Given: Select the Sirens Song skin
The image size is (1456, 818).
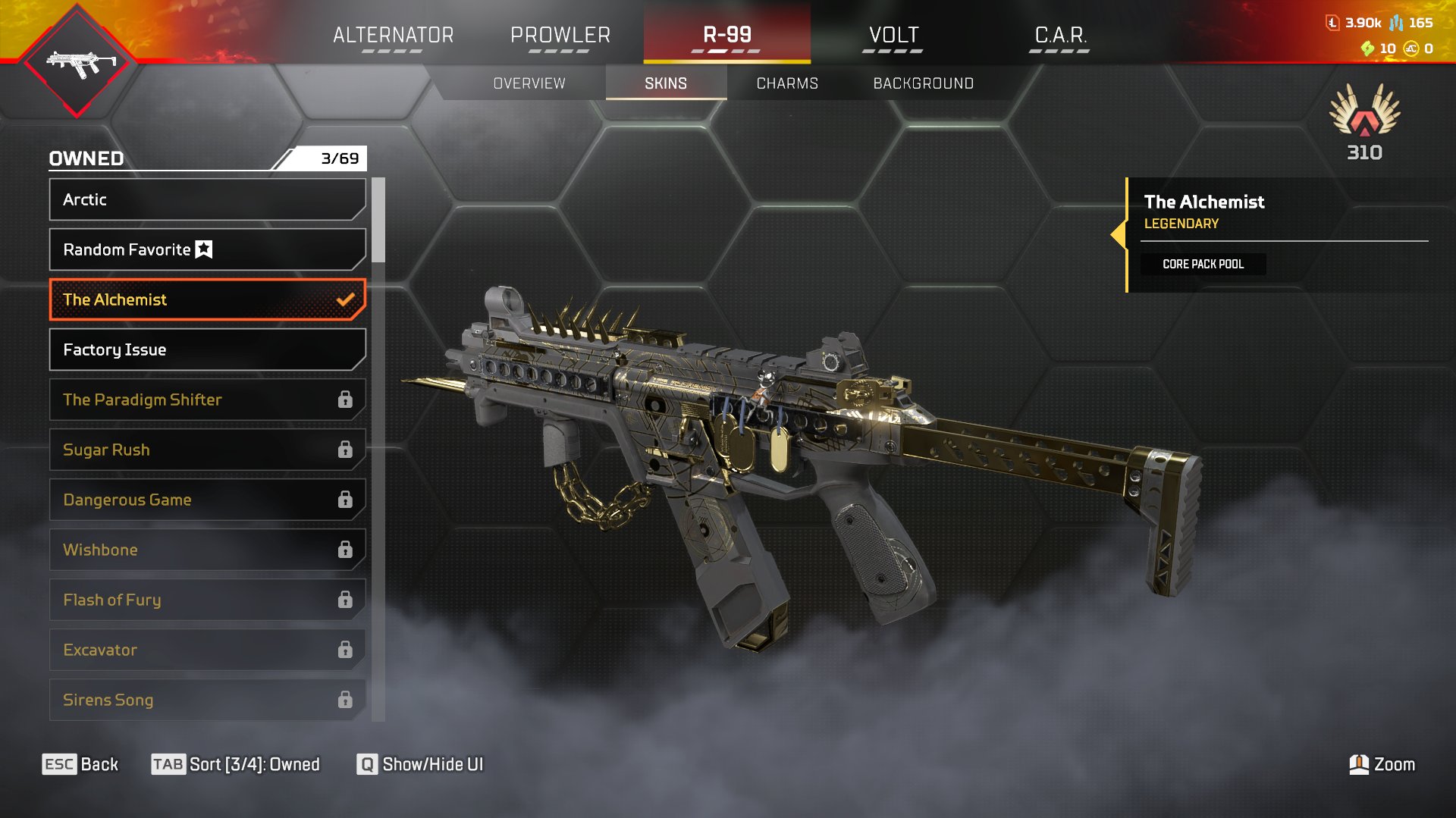Looking at the screenshot, I should [207, 700].
